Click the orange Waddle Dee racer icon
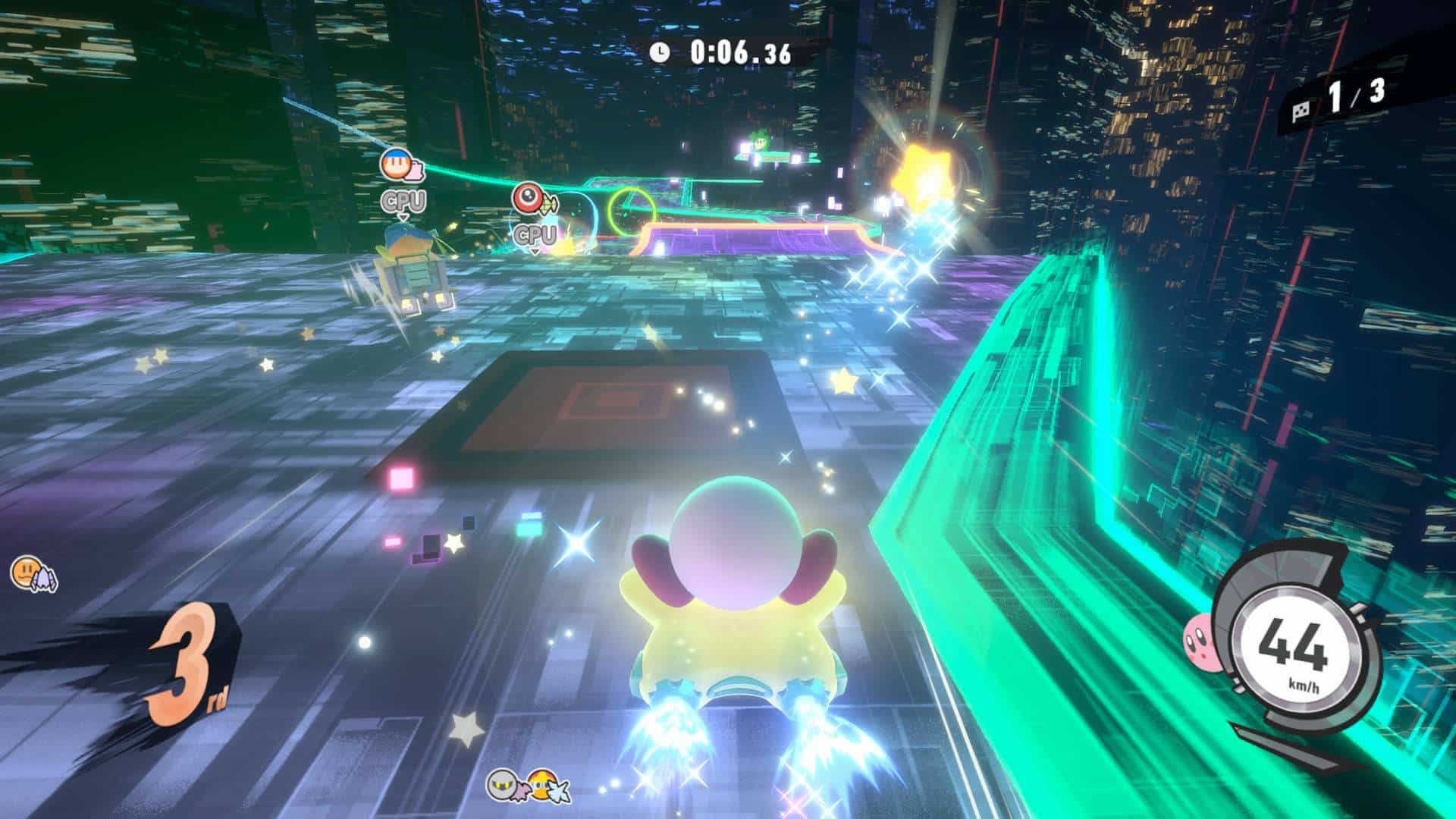The width and height of the screenshot is (1456, 819). tap(27, 571)
